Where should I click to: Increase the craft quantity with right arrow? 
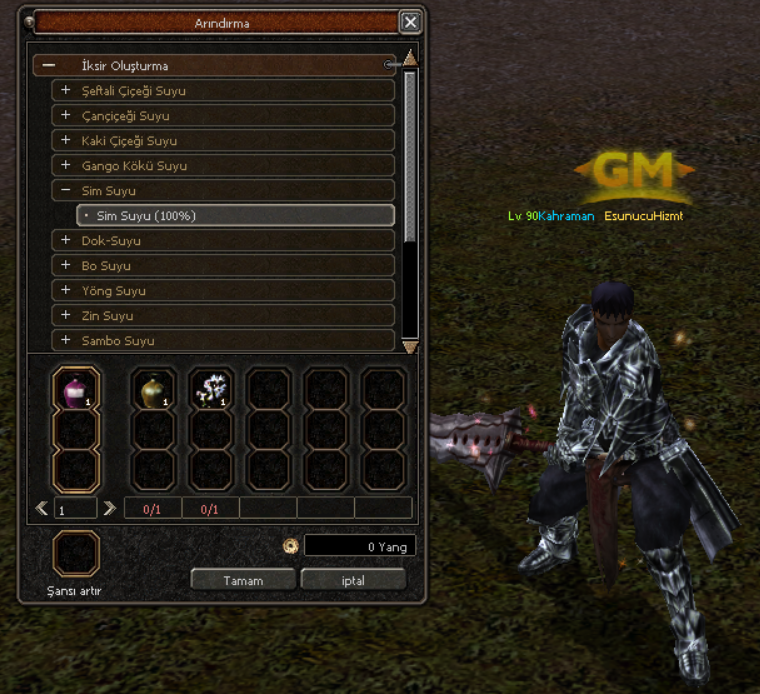[109, 509]
